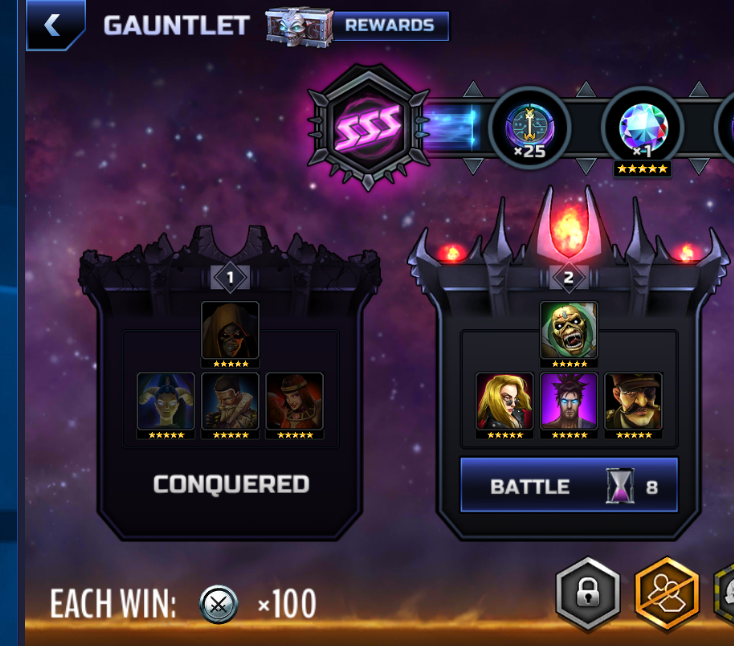This screenshot has height=646, width=734.
Task: Inspect the purple character in team 2
Action: (x=569, y=401)
